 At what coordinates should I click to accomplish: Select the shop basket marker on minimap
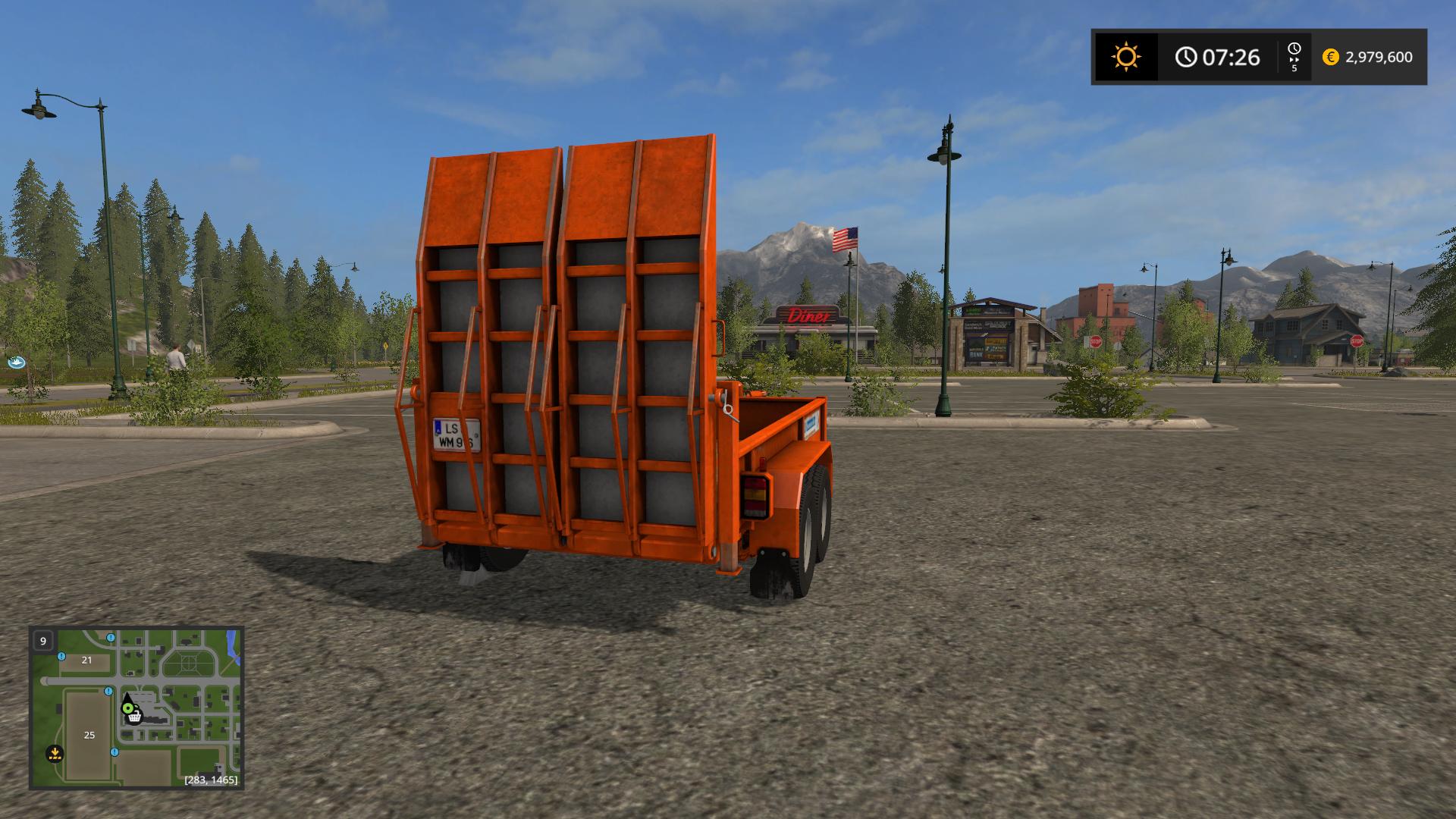point(134,717)
